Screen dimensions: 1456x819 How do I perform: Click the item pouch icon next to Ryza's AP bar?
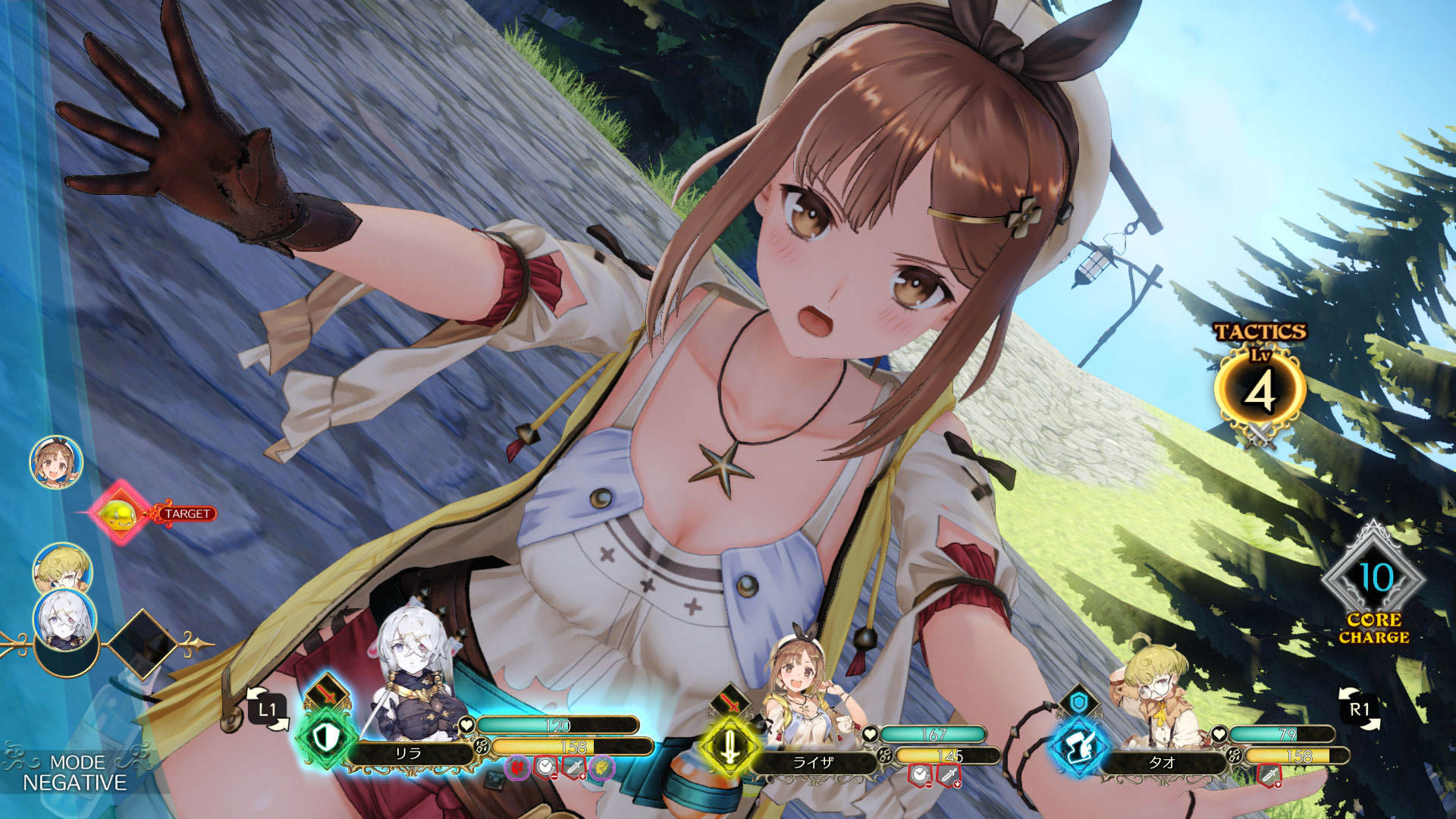(886, 756)
